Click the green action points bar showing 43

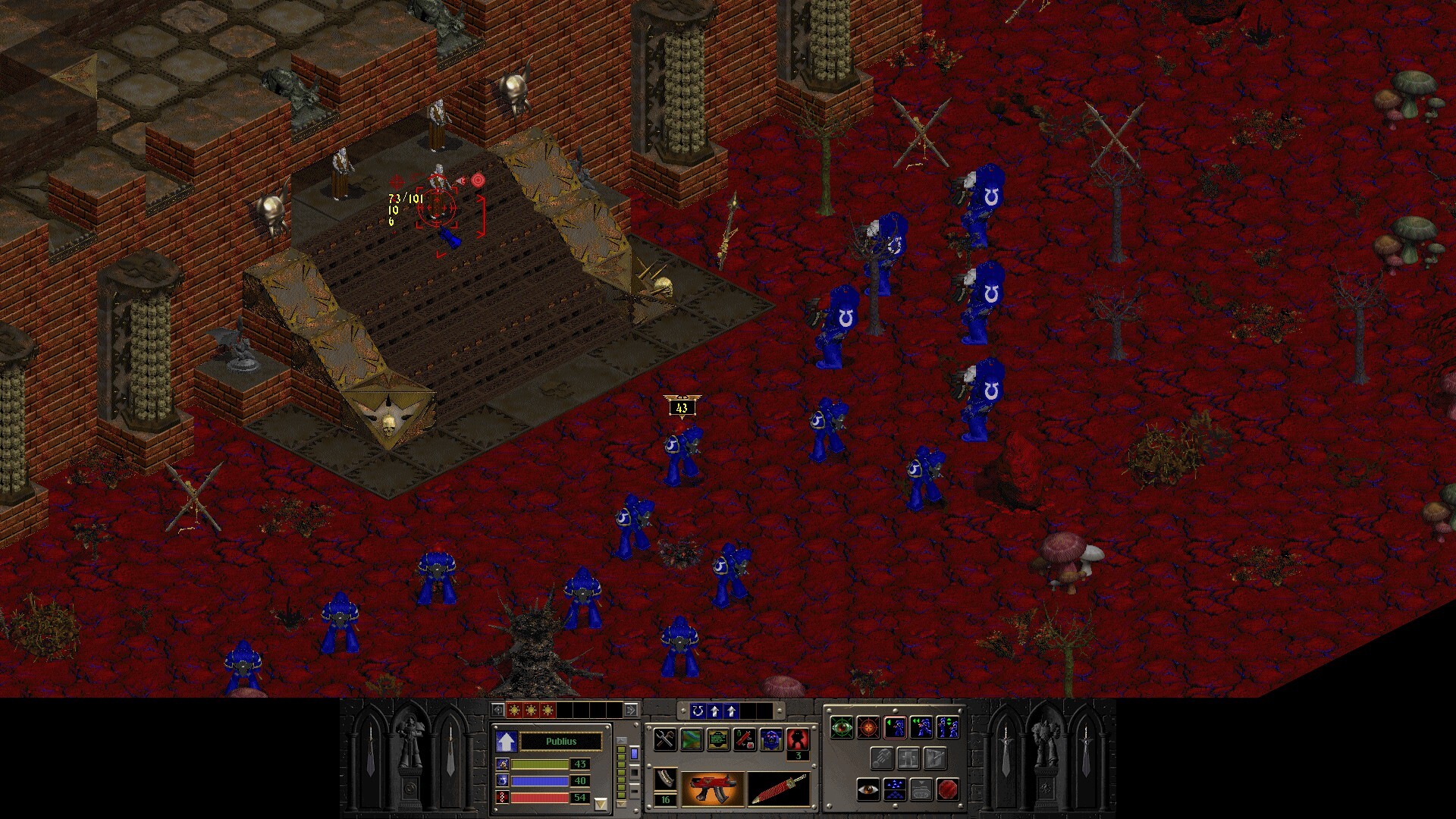coord(539,765)
